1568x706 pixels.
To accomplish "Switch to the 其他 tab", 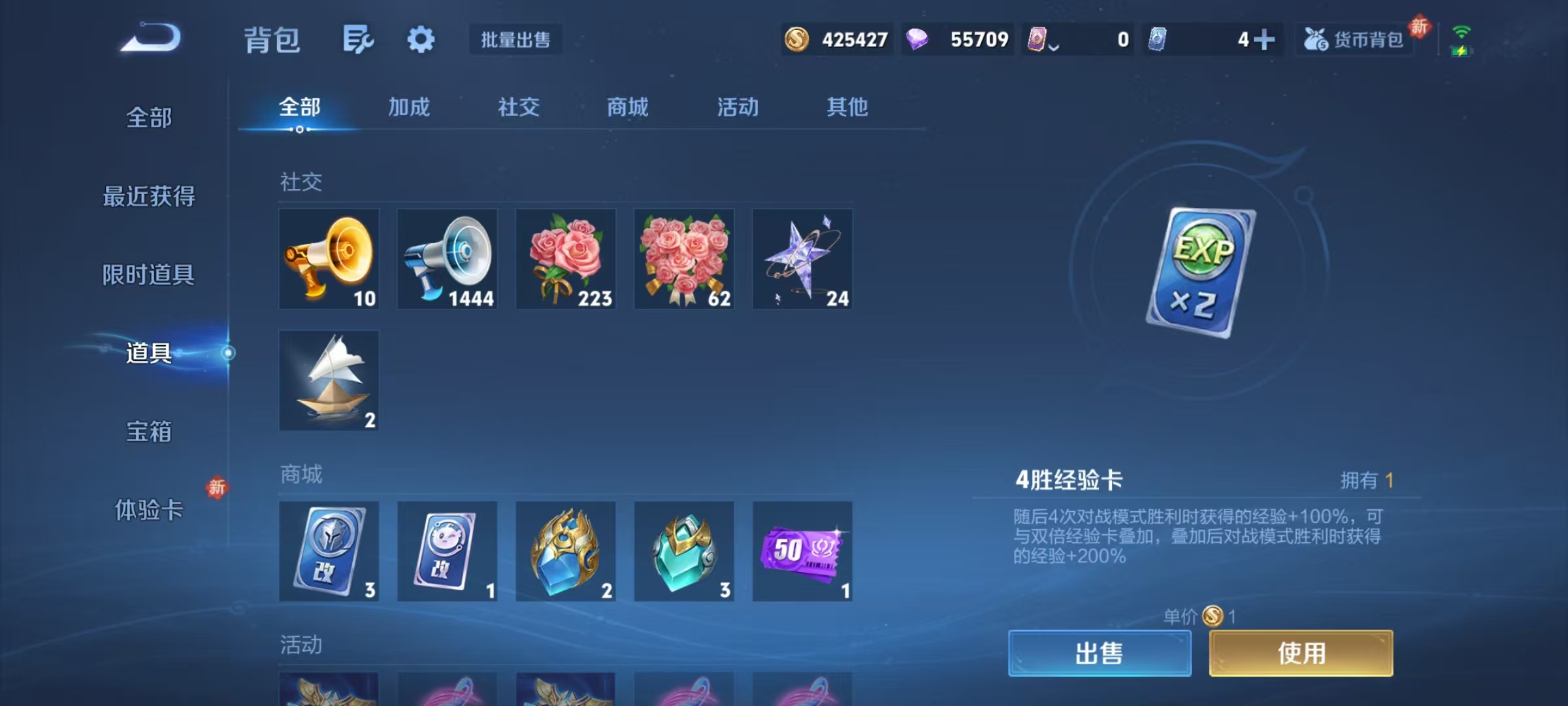I will click(x=847, y=108).
